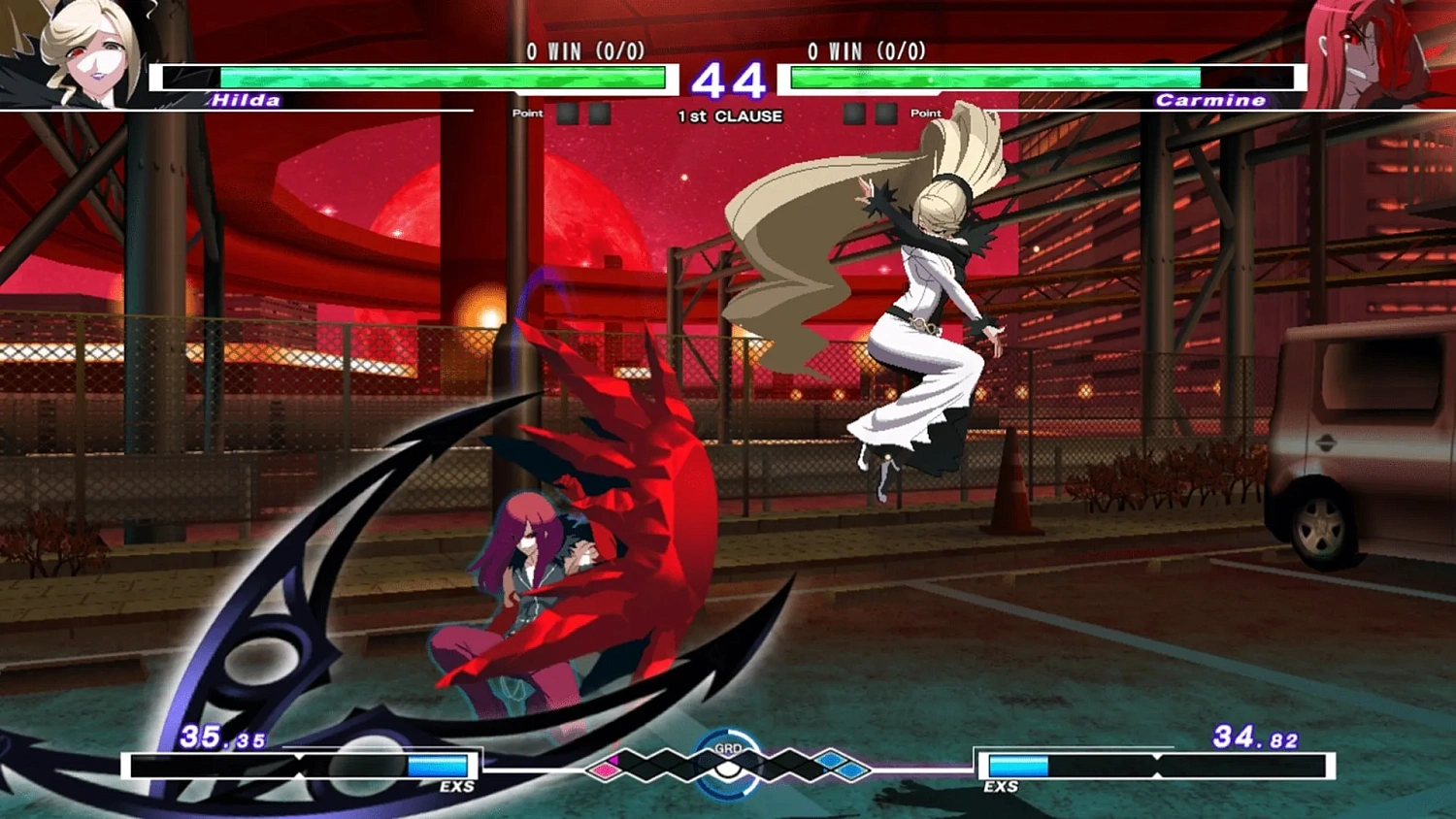The height and width of the screenshot is (819, 1456).
Task: Expand the right 0 WIN (0/0) counter
Action: [x=867, y=50]
